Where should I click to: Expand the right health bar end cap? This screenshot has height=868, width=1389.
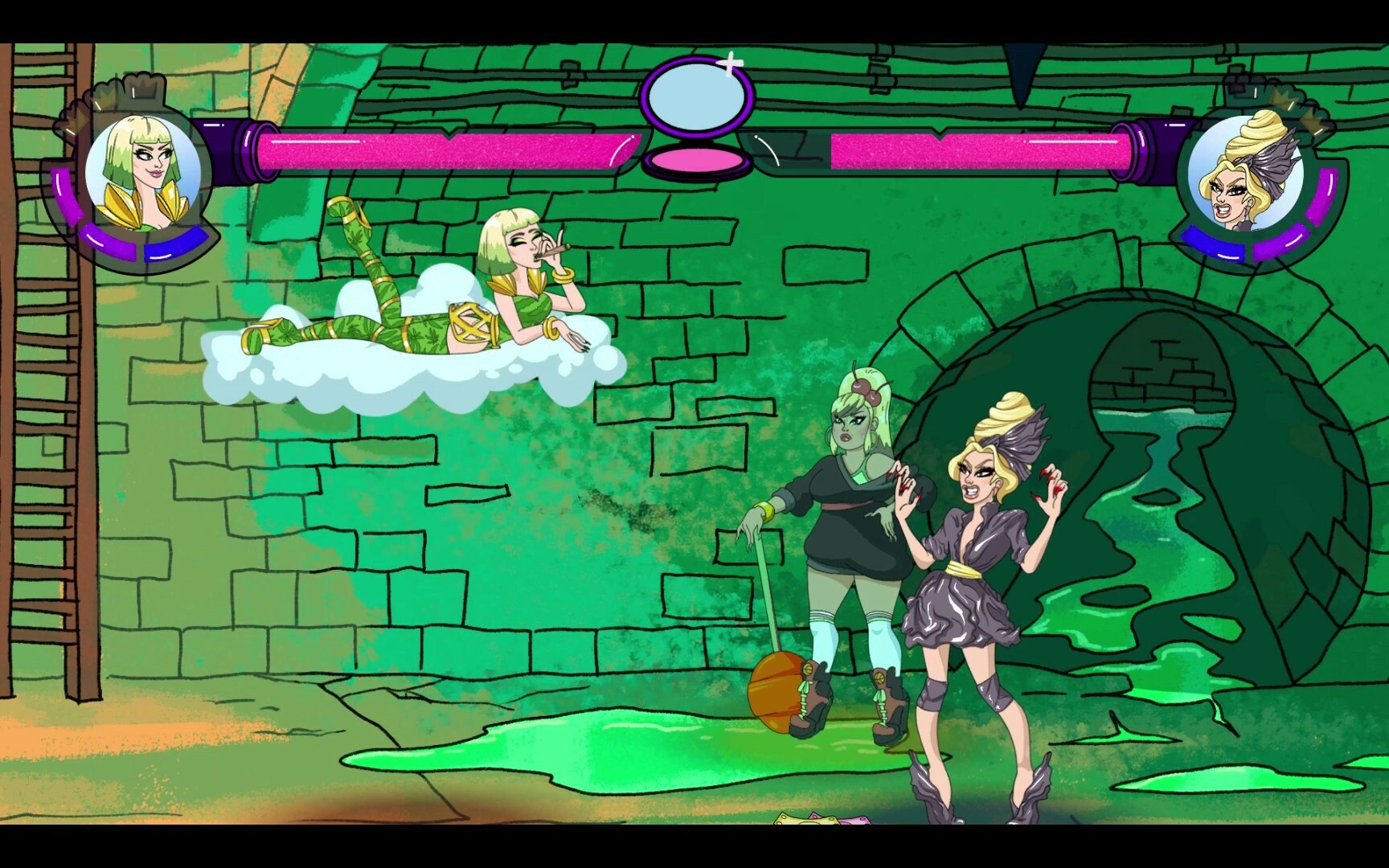pyautogui.click(x=1145, y=147)
